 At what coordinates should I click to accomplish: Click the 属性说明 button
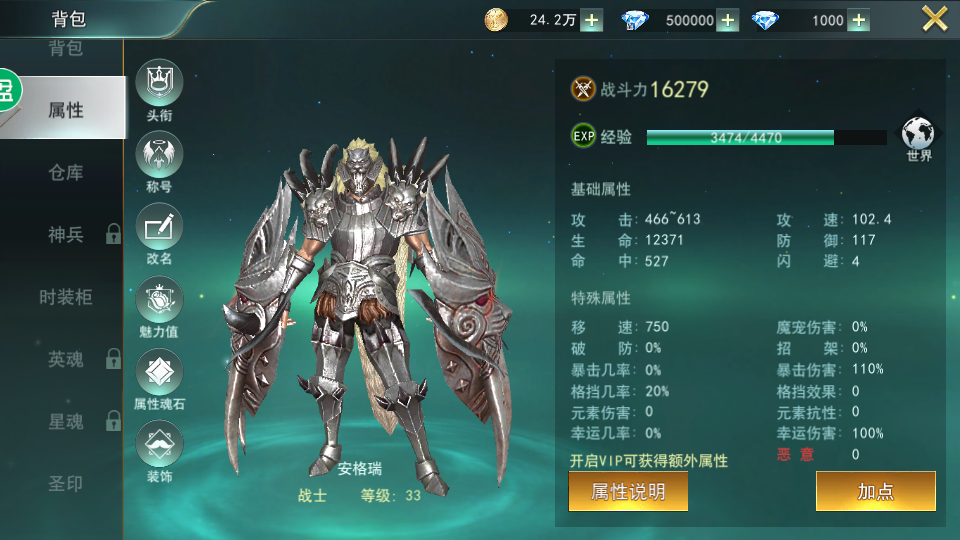pyautogui.click(x=628, y=491)
